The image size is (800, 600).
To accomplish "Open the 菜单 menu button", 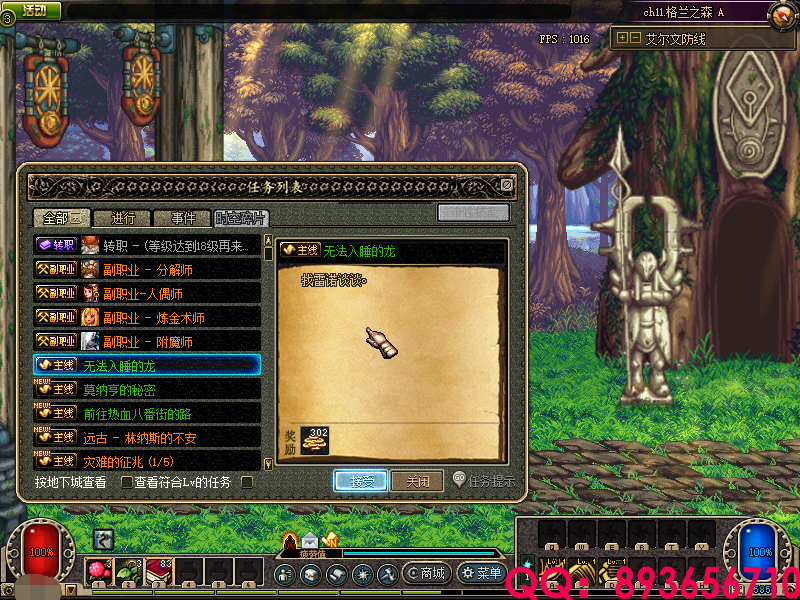I will coord(481,573).
